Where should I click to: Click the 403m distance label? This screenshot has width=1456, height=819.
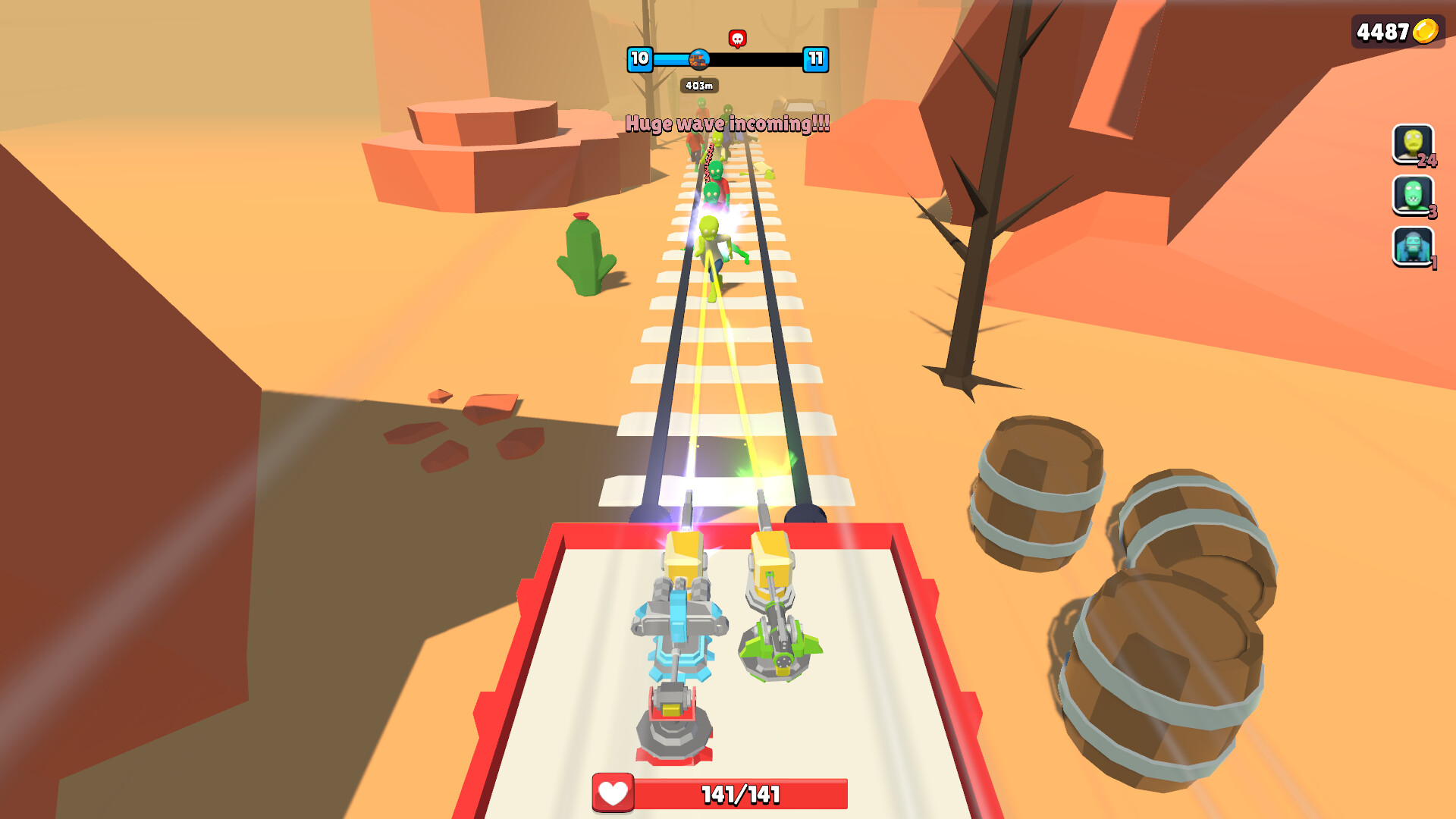699,85
